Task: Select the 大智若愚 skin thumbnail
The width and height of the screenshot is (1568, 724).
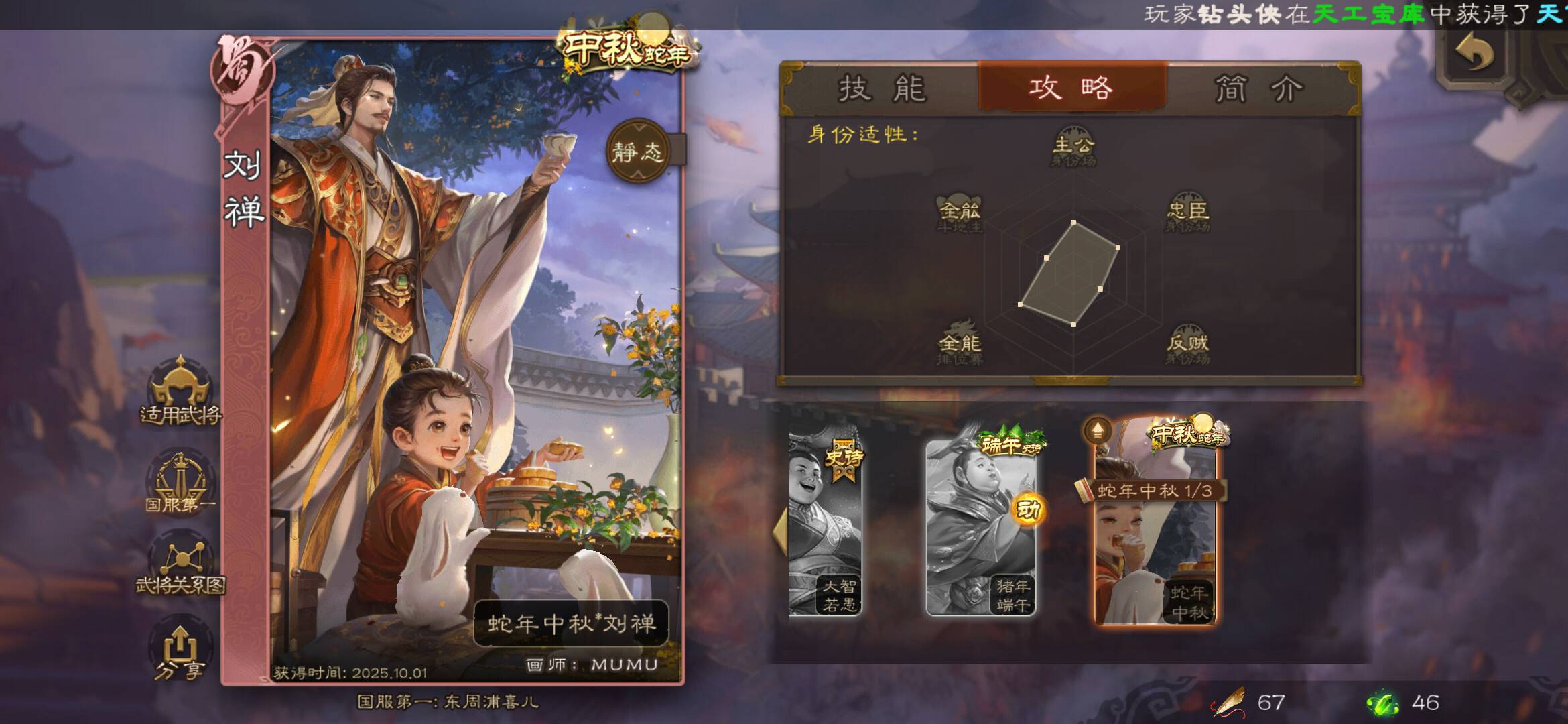Action: (x=825, y=526)
